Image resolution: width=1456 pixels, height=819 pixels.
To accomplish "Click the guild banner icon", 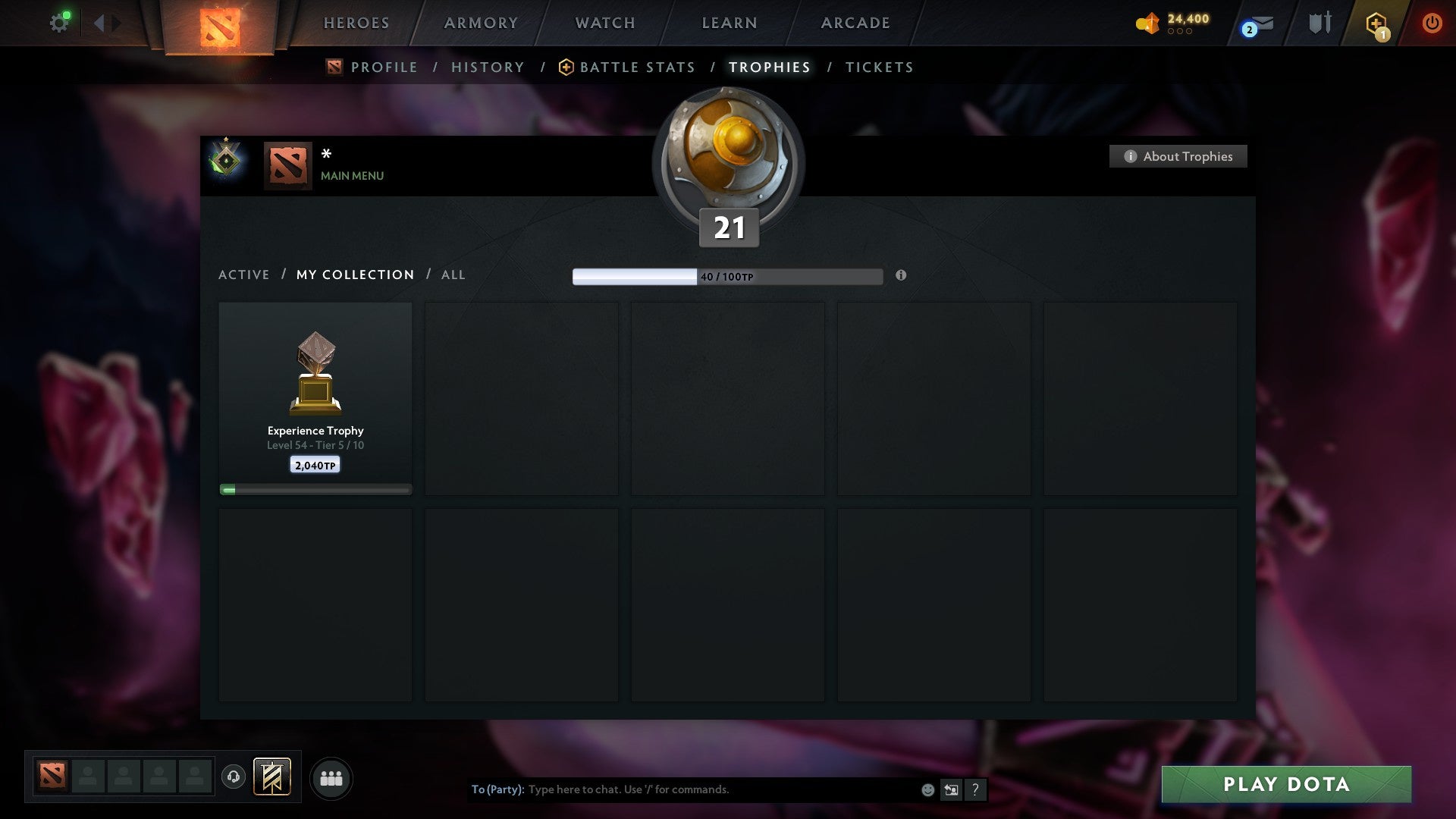I will coord(271,778).
